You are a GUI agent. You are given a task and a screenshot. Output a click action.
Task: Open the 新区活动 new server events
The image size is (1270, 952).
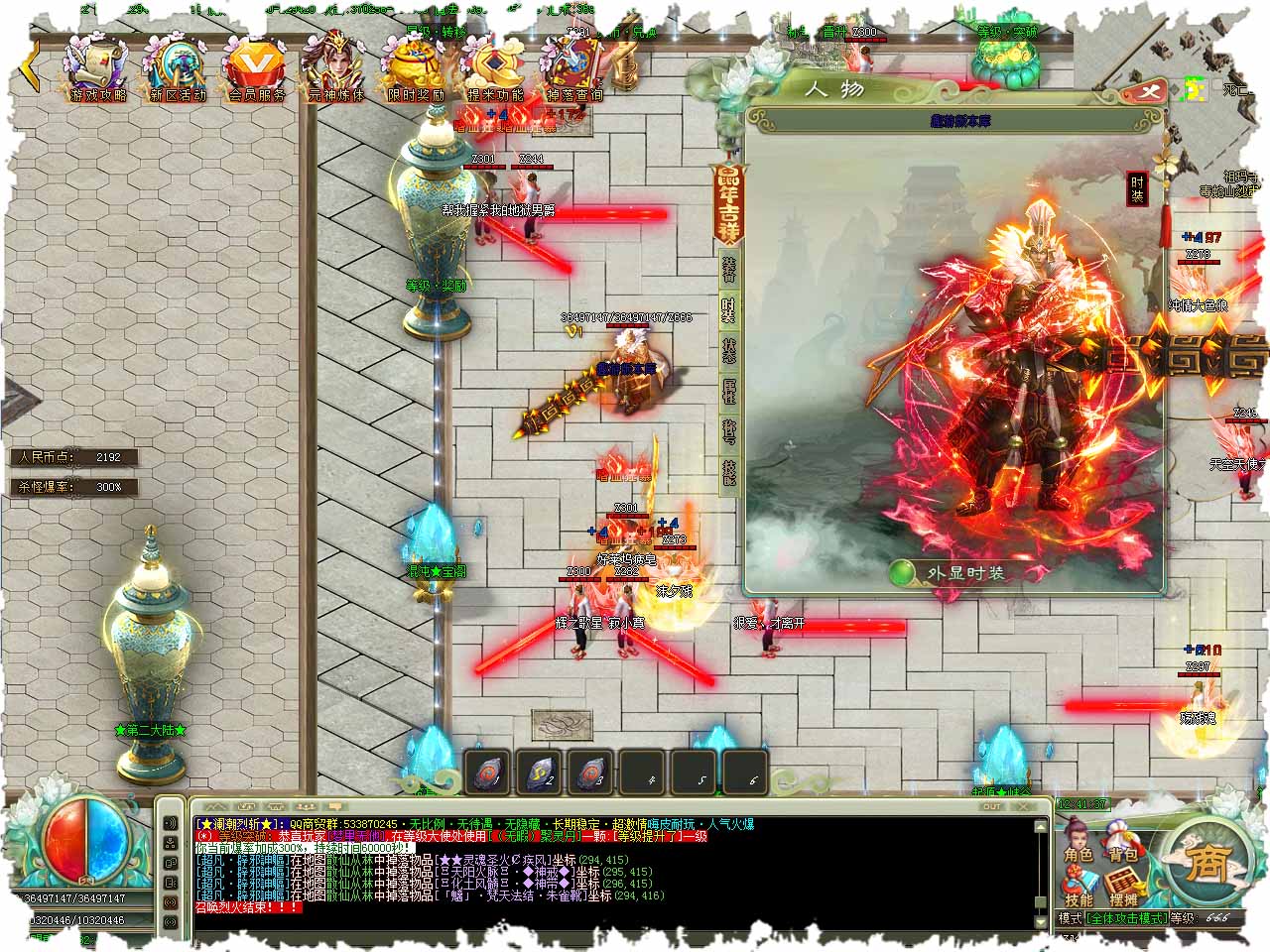tap(177, 67)
